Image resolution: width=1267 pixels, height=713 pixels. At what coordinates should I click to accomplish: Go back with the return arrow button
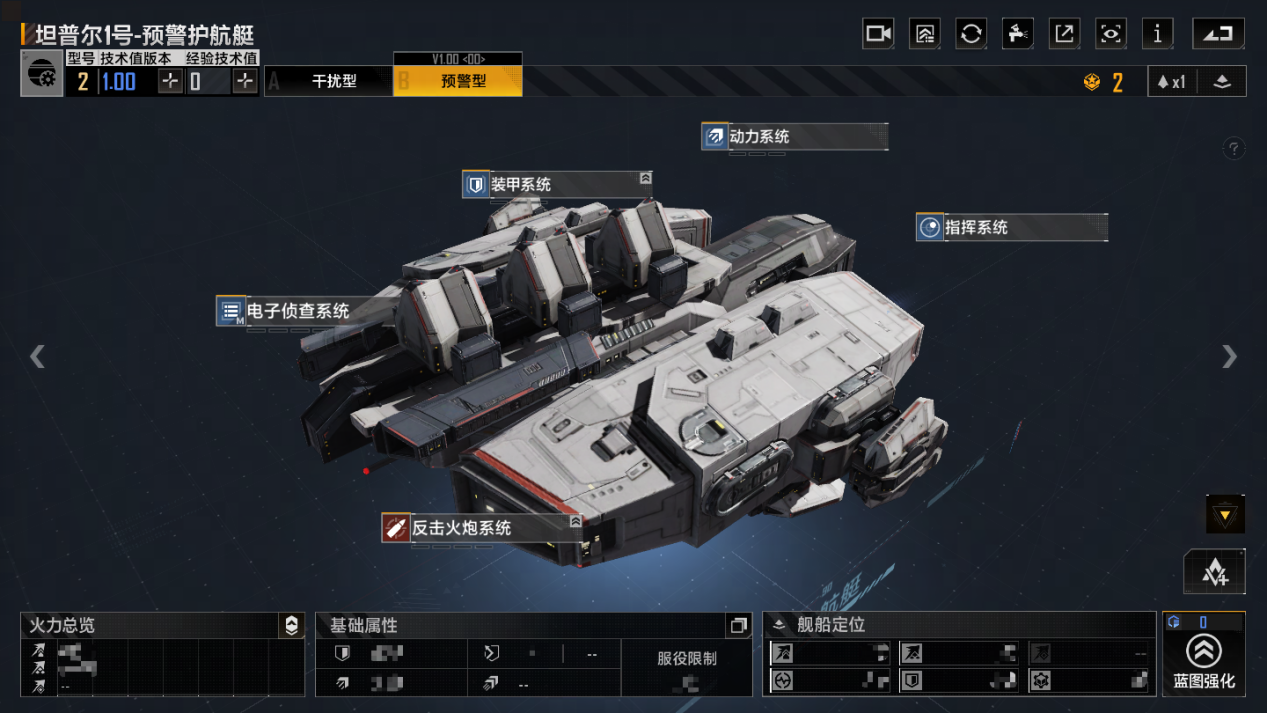(1218, 34)
